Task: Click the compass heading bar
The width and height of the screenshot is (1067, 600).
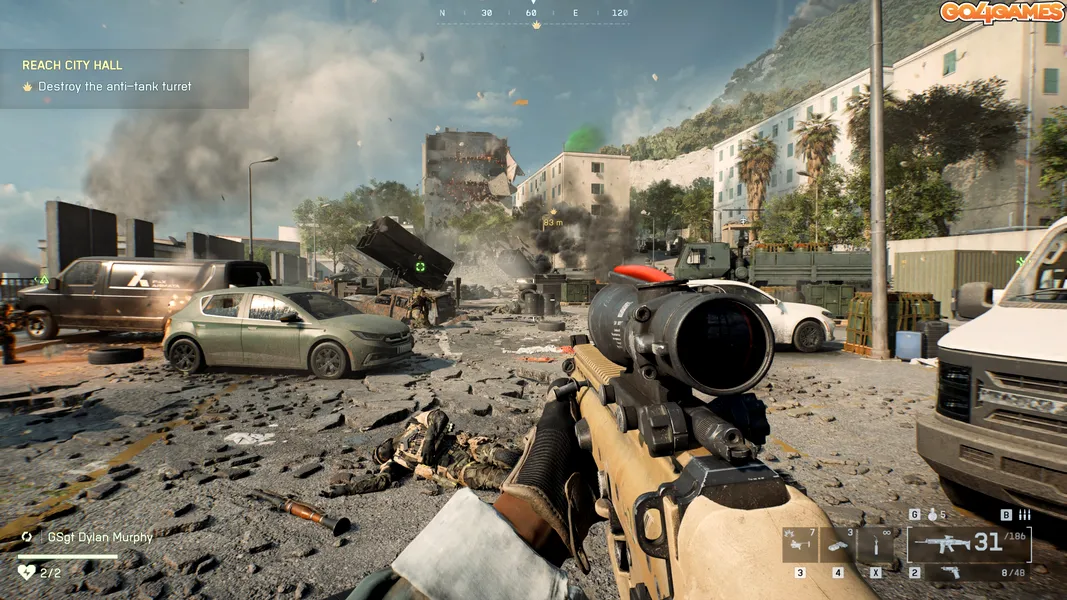Action: click(x=534, y=15)
